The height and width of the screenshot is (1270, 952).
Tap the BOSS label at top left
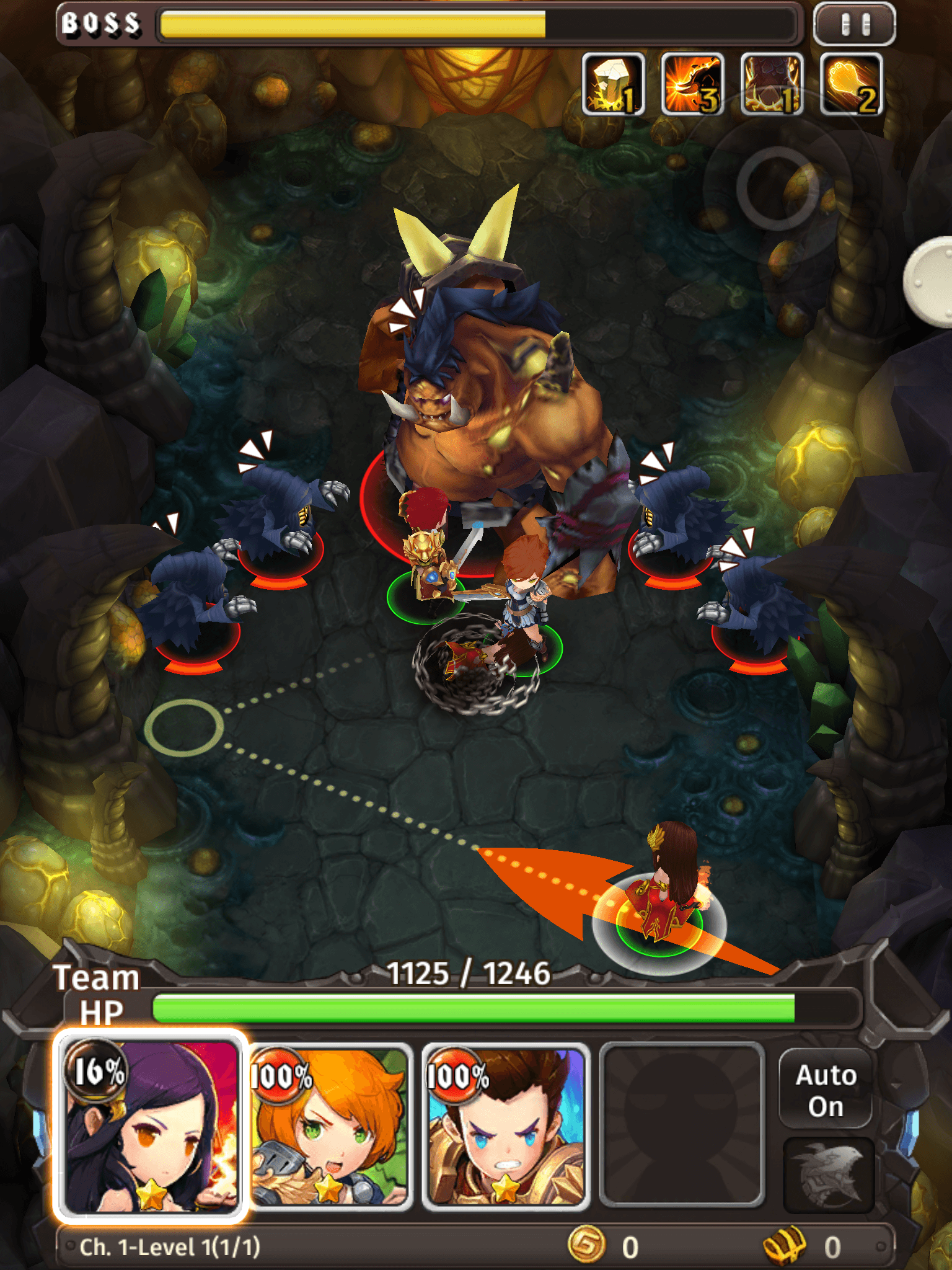(x=99, y=23)
